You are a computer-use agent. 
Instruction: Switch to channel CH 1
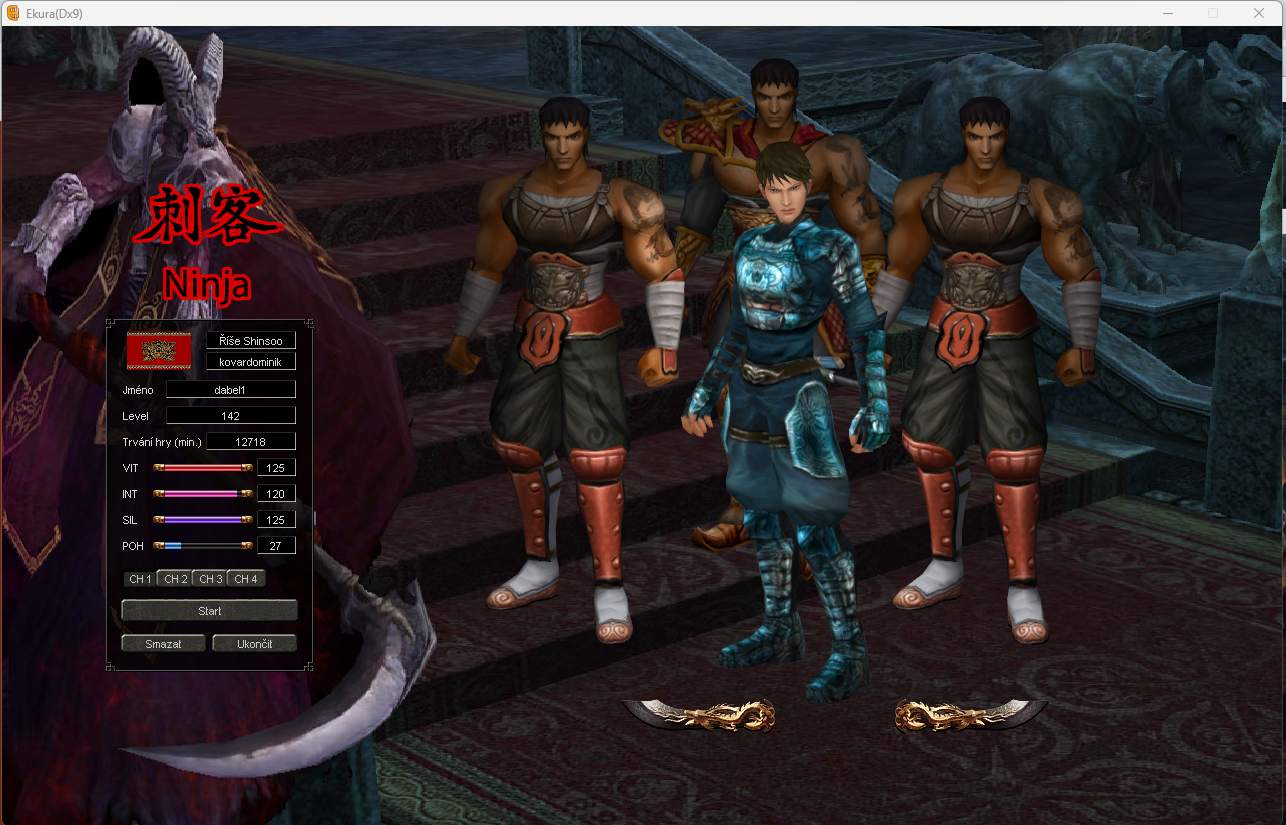[140, 579]
